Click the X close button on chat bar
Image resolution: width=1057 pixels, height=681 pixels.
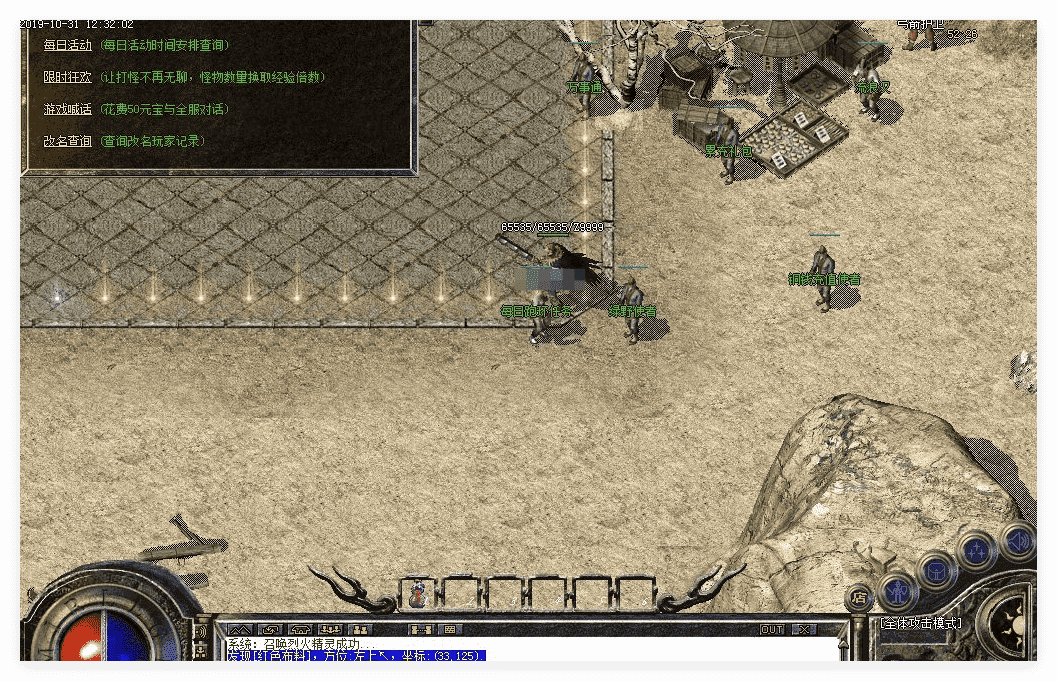click(803, 630)
